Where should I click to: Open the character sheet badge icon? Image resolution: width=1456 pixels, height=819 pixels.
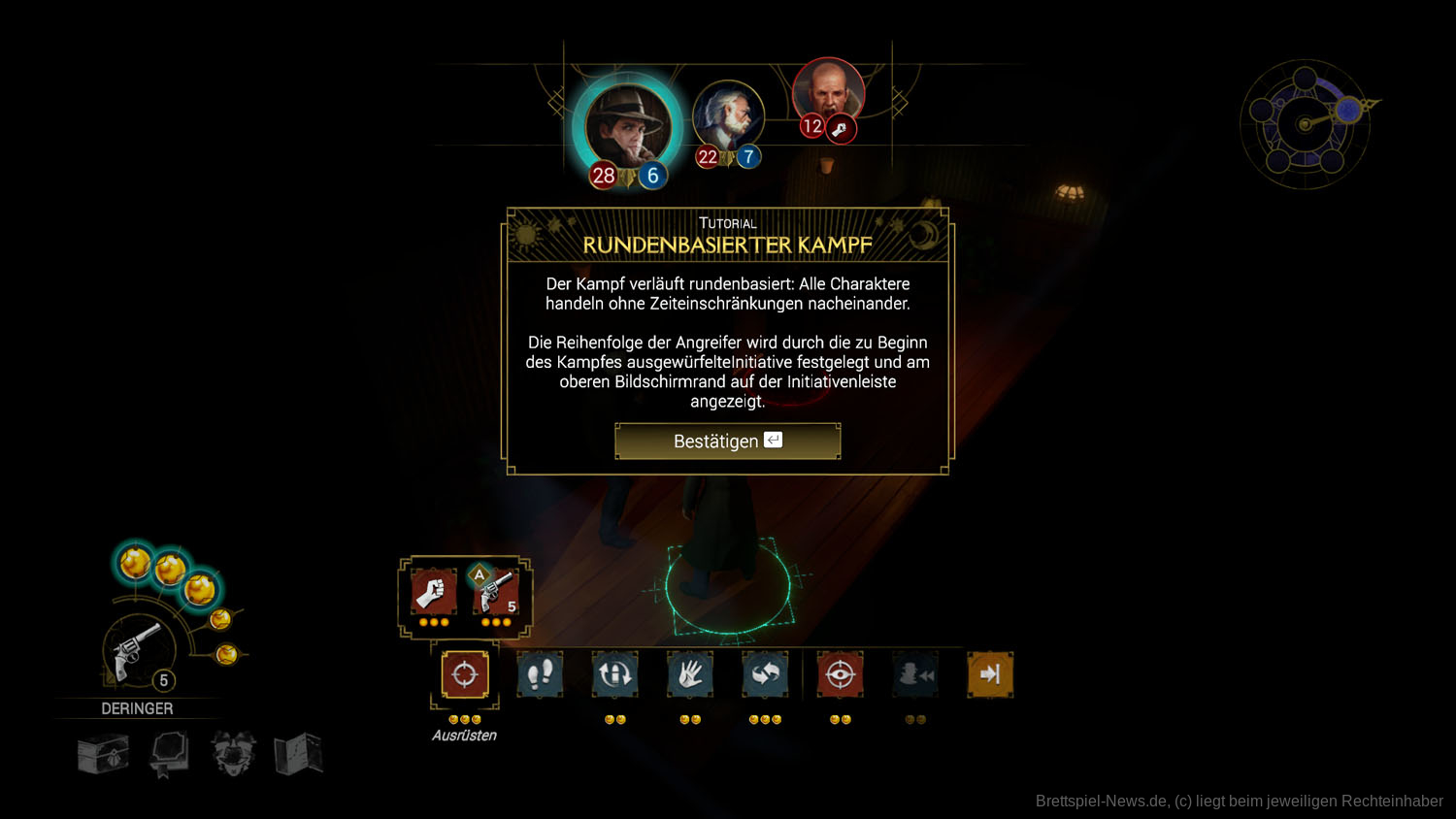pyautogui.click(x=233, y=754)
